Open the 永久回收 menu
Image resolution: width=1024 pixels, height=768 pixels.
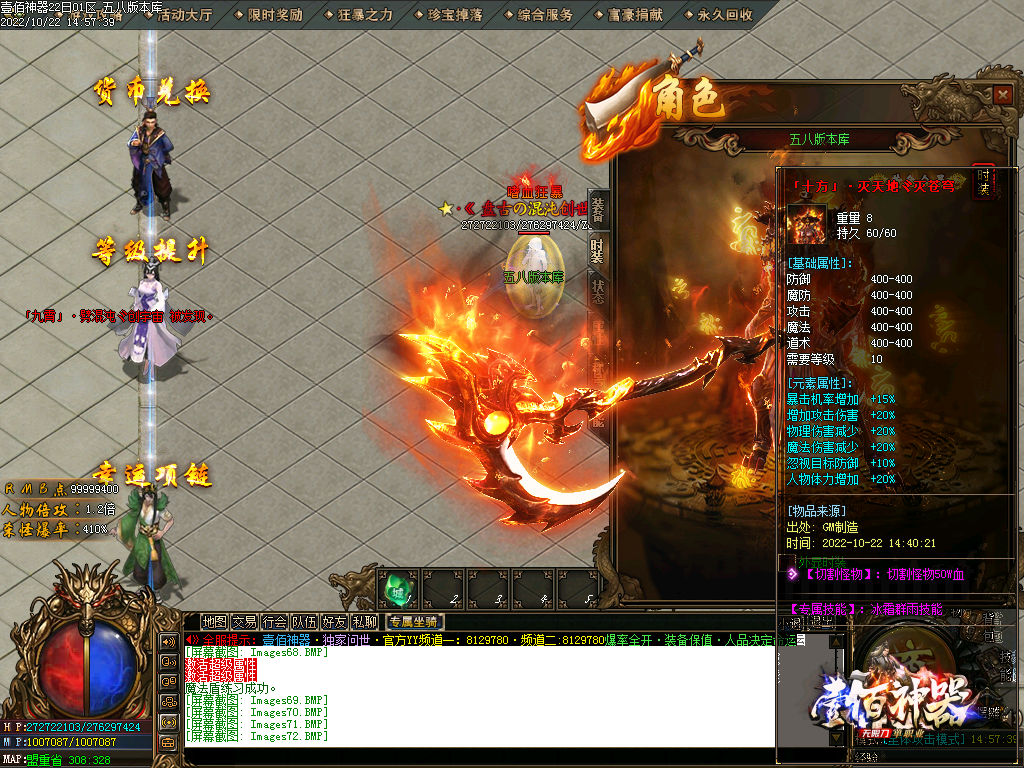725,15
